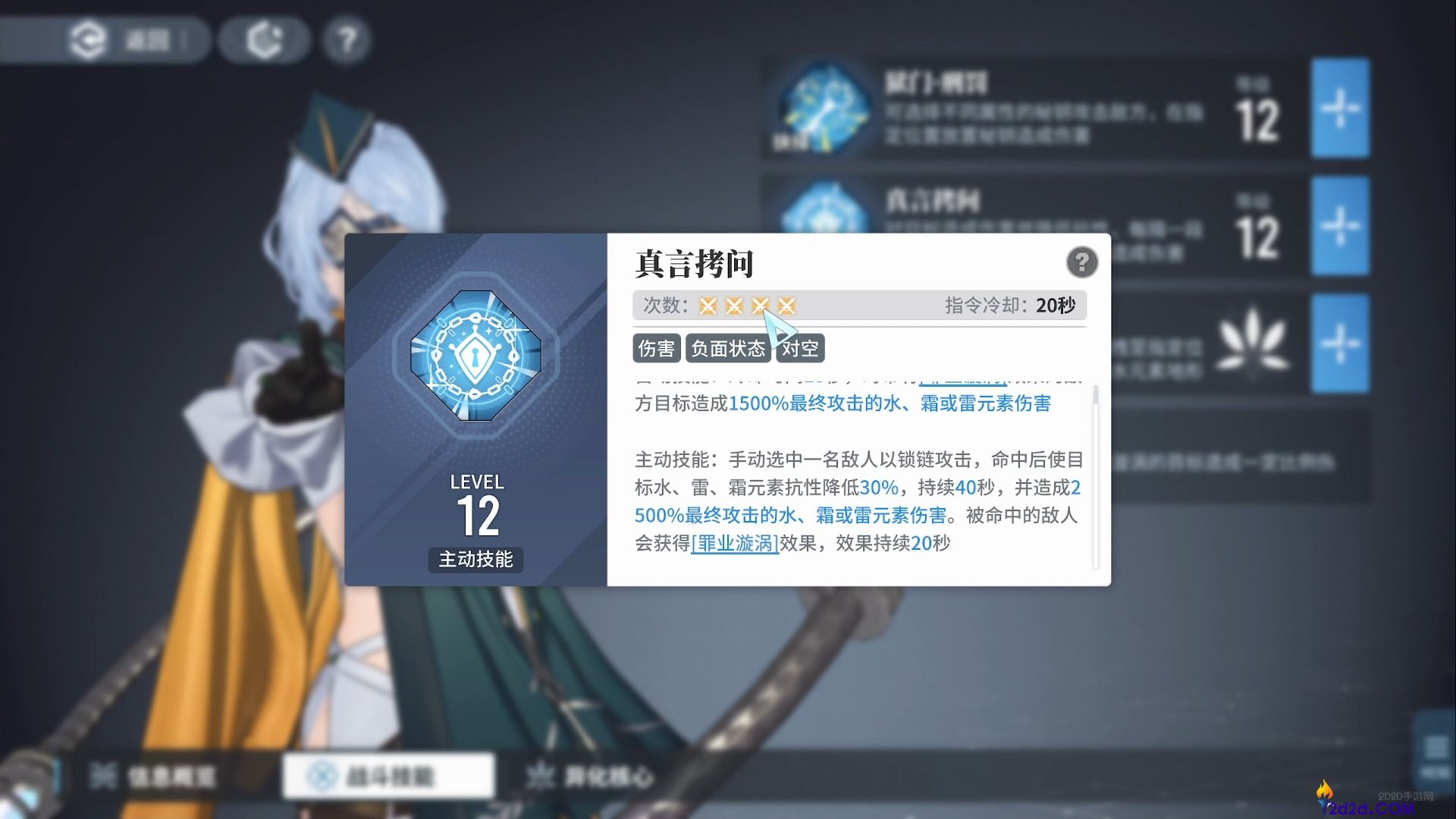Open the 罪业漩涡 effect link

click(x=733, y=543)
